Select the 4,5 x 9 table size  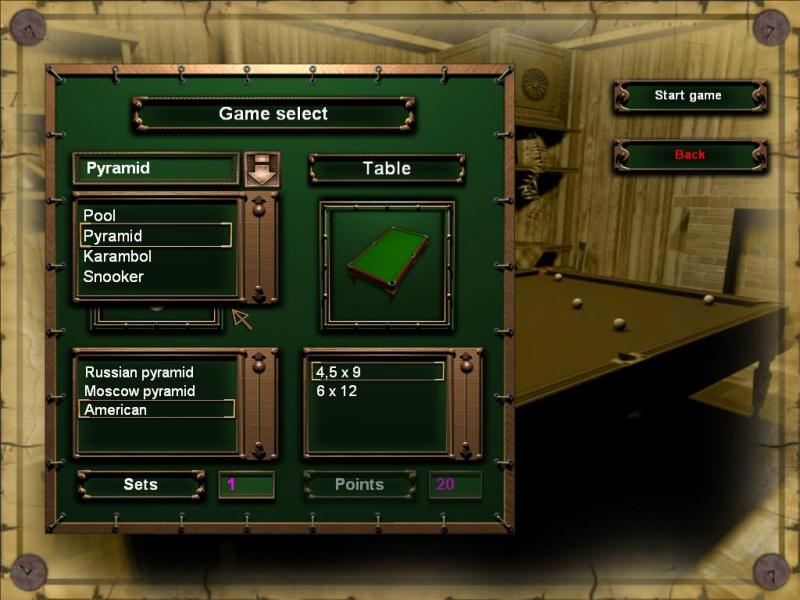(x=339, y=372)
